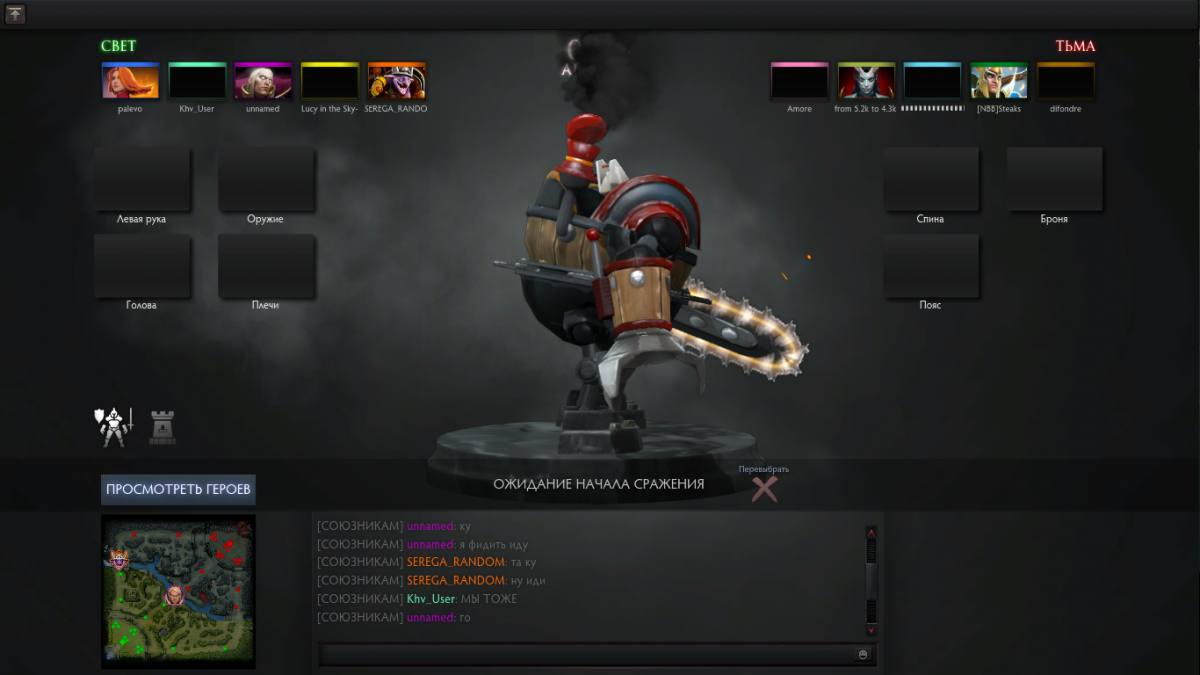Click palevo's hero portrait
The image size is (1200, 675).
pos(130,81)
